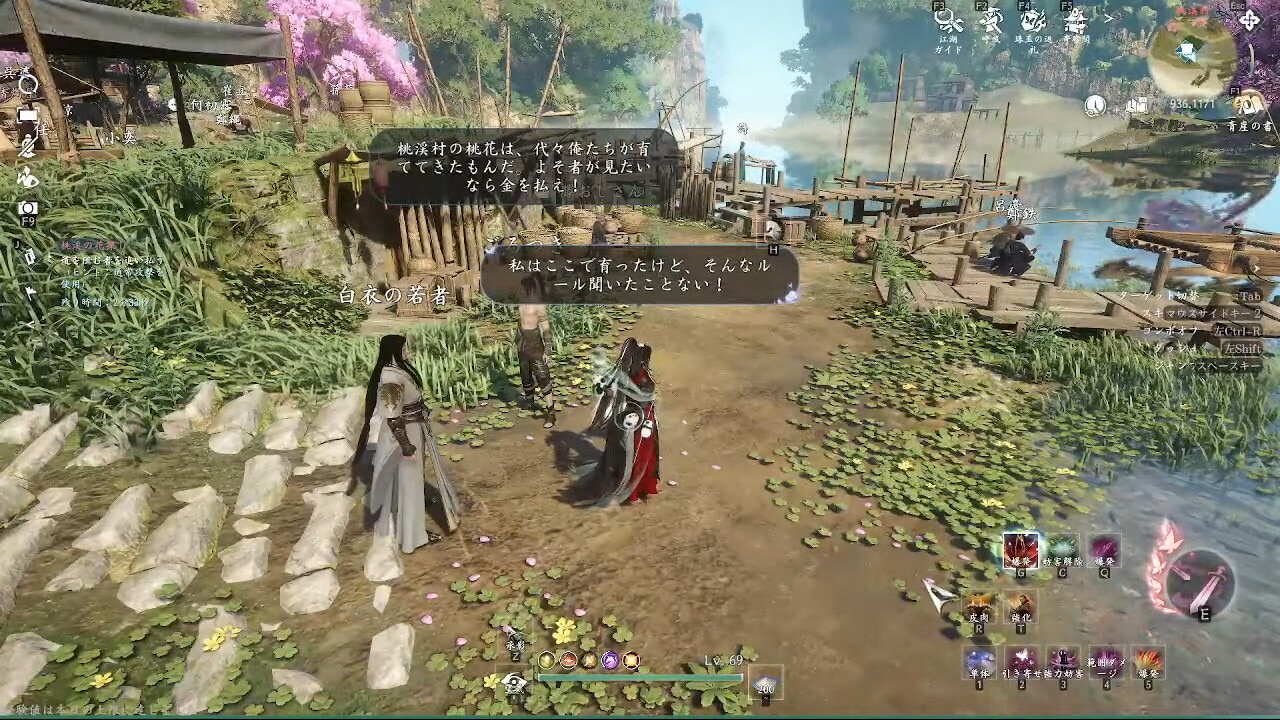Open the 青崖の書 book icon
The image size is (1280, 720).
point(1246,102)
